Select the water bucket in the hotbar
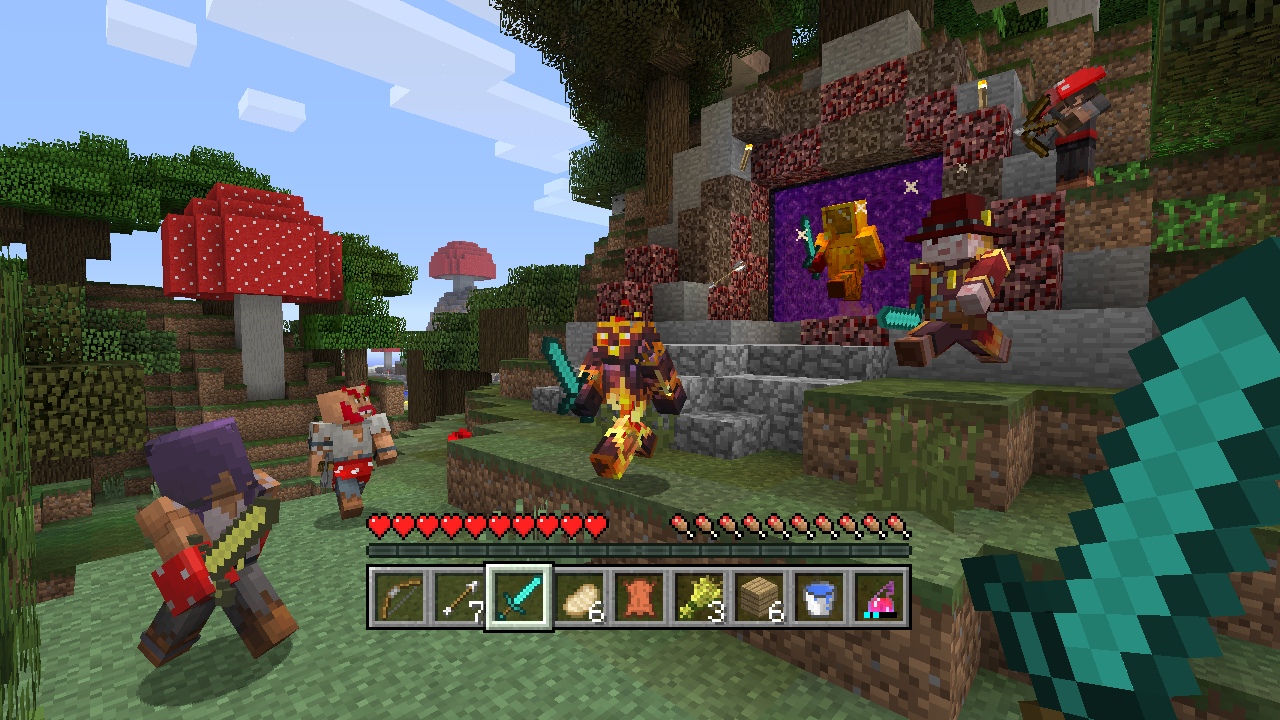The image size is (1280, 720). pyautogui.click(x=818, y=597)
